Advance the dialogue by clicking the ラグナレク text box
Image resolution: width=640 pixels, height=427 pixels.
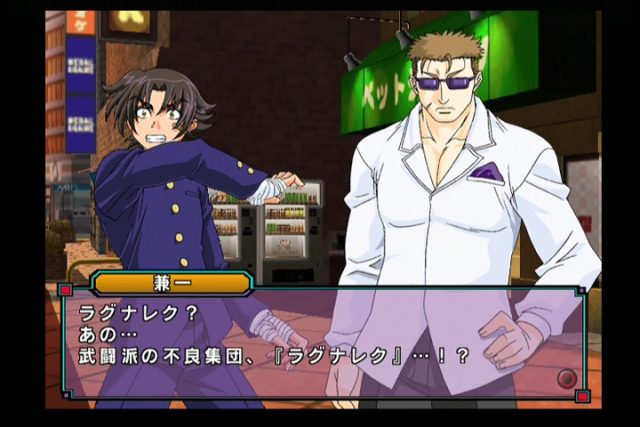point(320,341)
